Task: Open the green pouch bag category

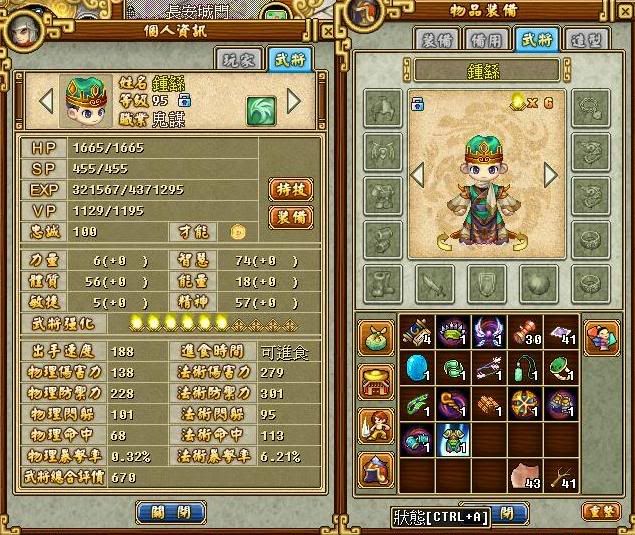Action: (378, 332)
